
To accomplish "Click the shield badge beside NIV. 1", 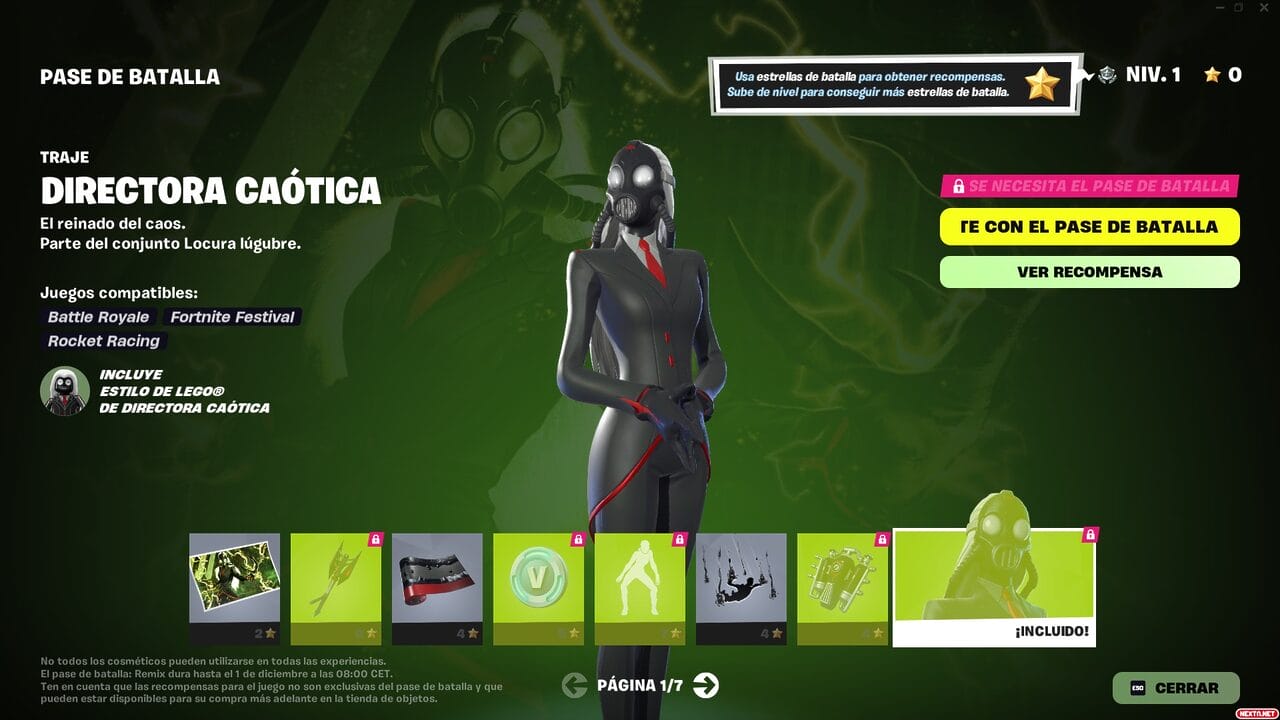I will pyautogui.click(x=1108, y=75).
